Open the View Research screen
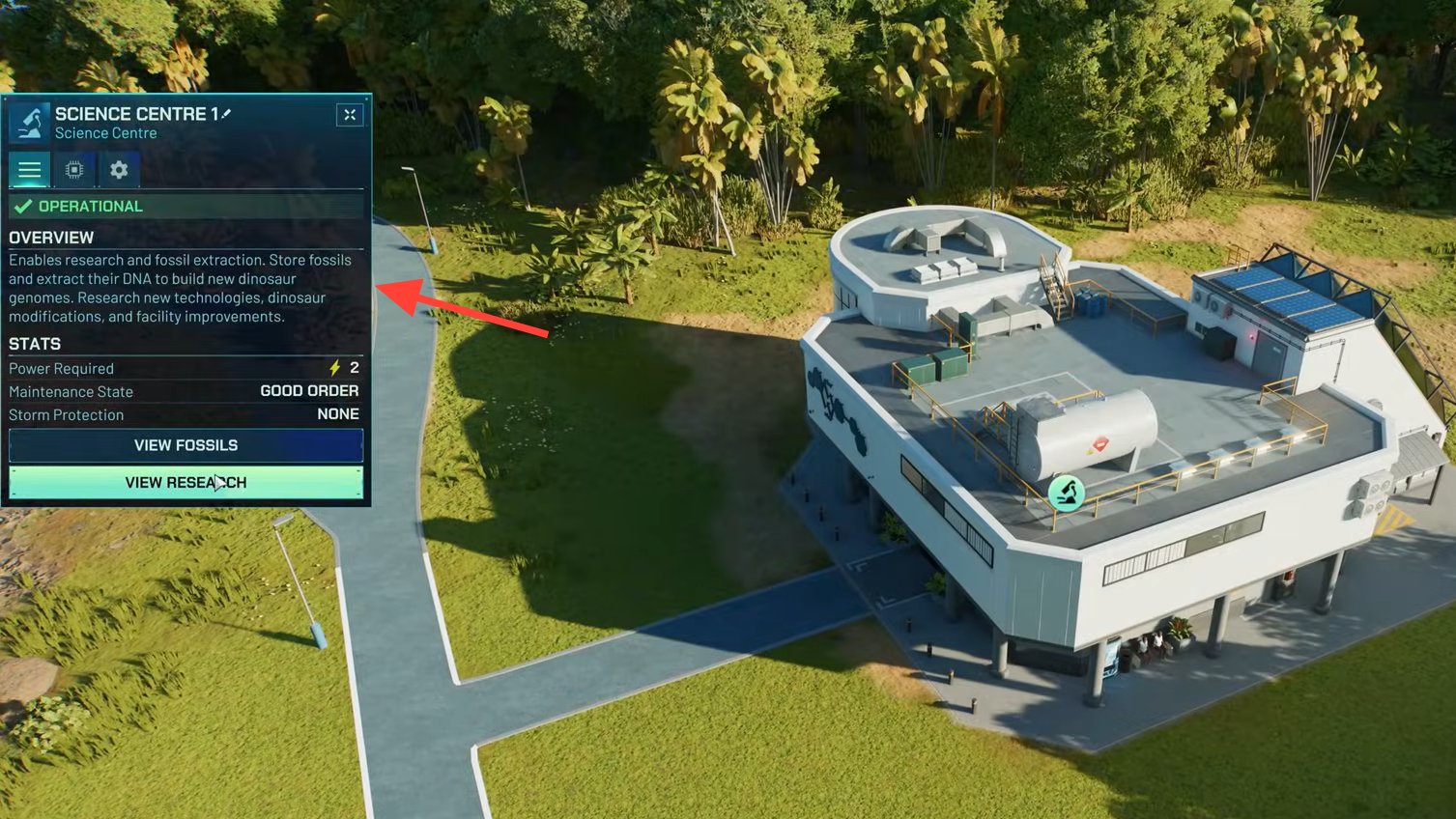Screen dimensions: 1456x819 coord(186,482)
